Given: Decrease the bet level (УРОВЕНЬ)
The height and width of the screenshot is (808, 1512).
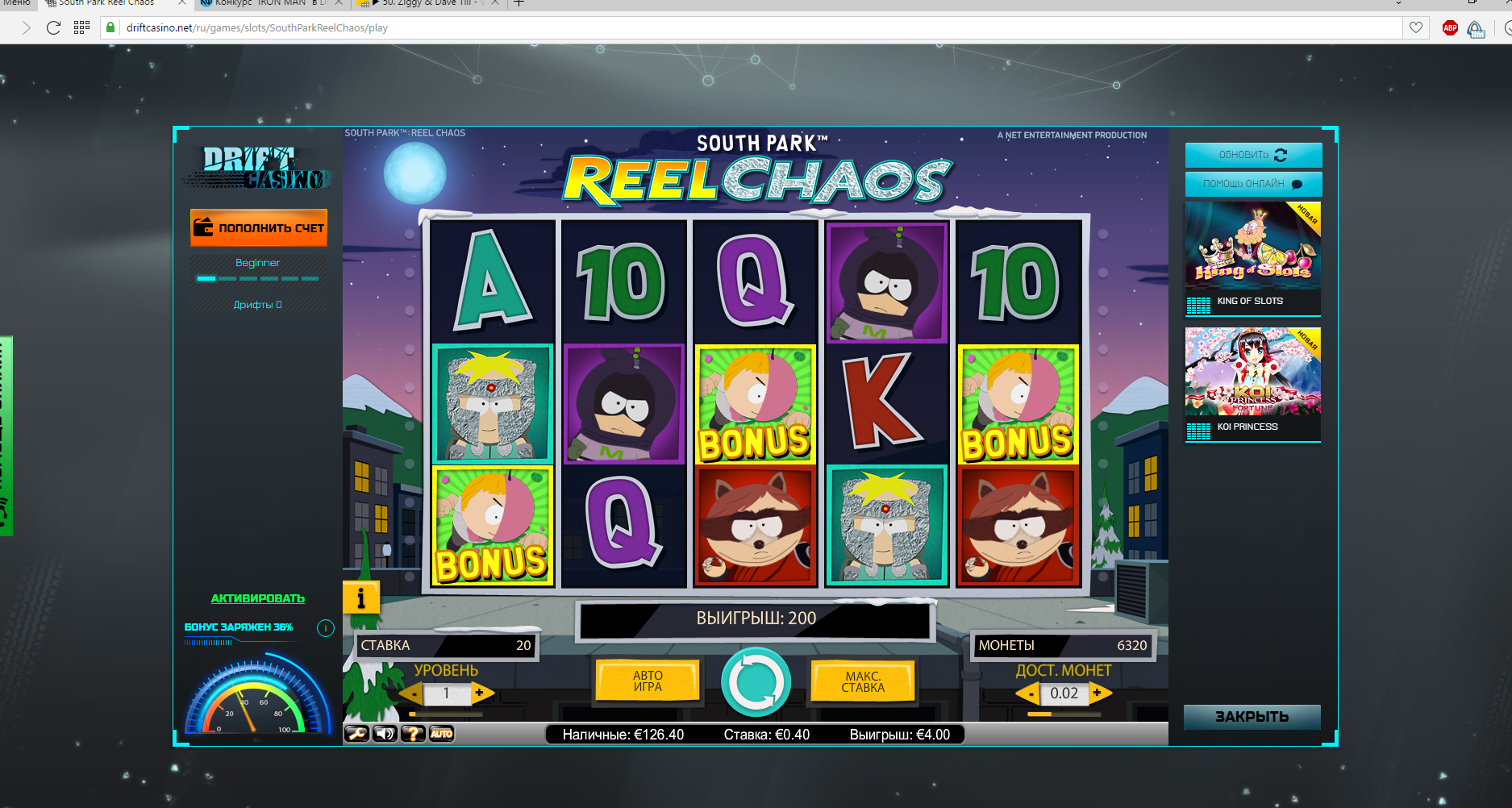Looking at the screenshot, I should pos(413,693).
